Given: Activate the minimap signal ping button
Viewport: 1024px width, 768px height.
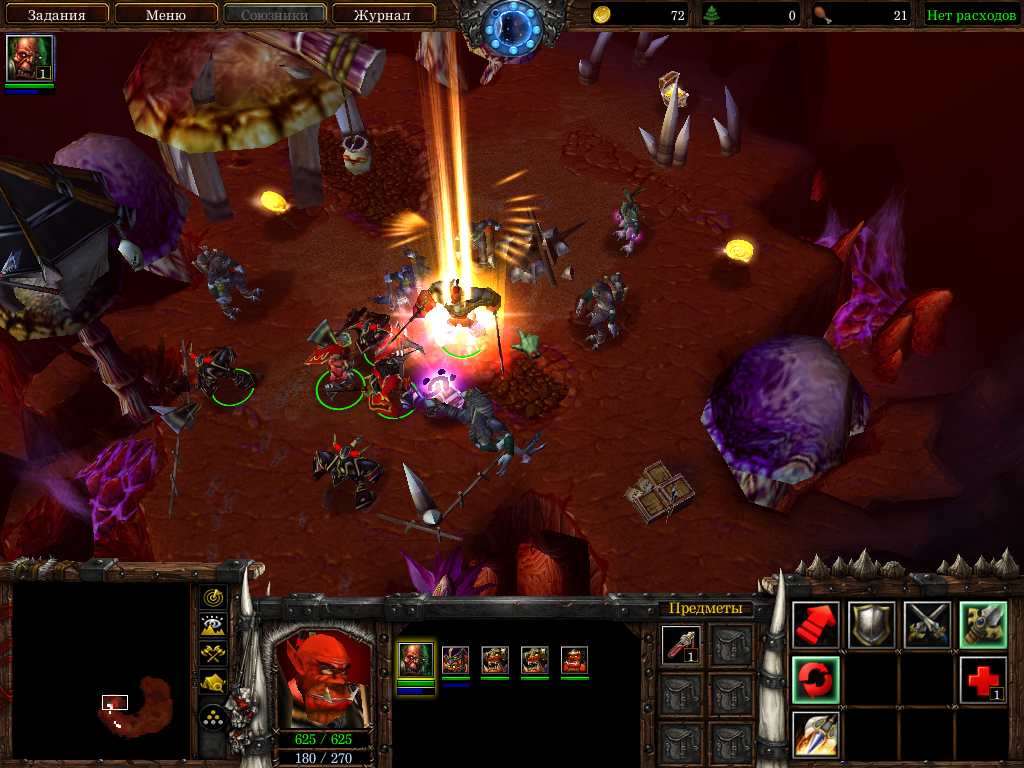Looking at the screenshot, I should pos(213,597).
